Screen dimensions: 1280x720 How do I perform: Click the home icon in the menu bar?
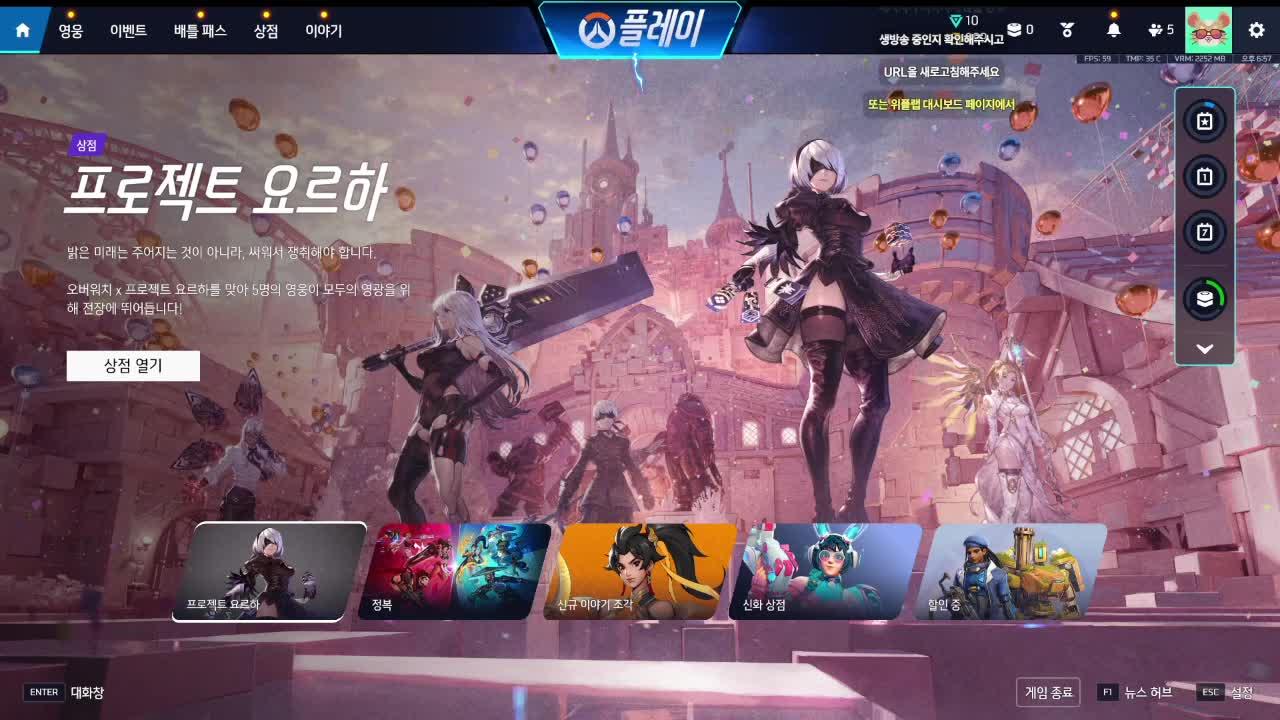[22, 29]
